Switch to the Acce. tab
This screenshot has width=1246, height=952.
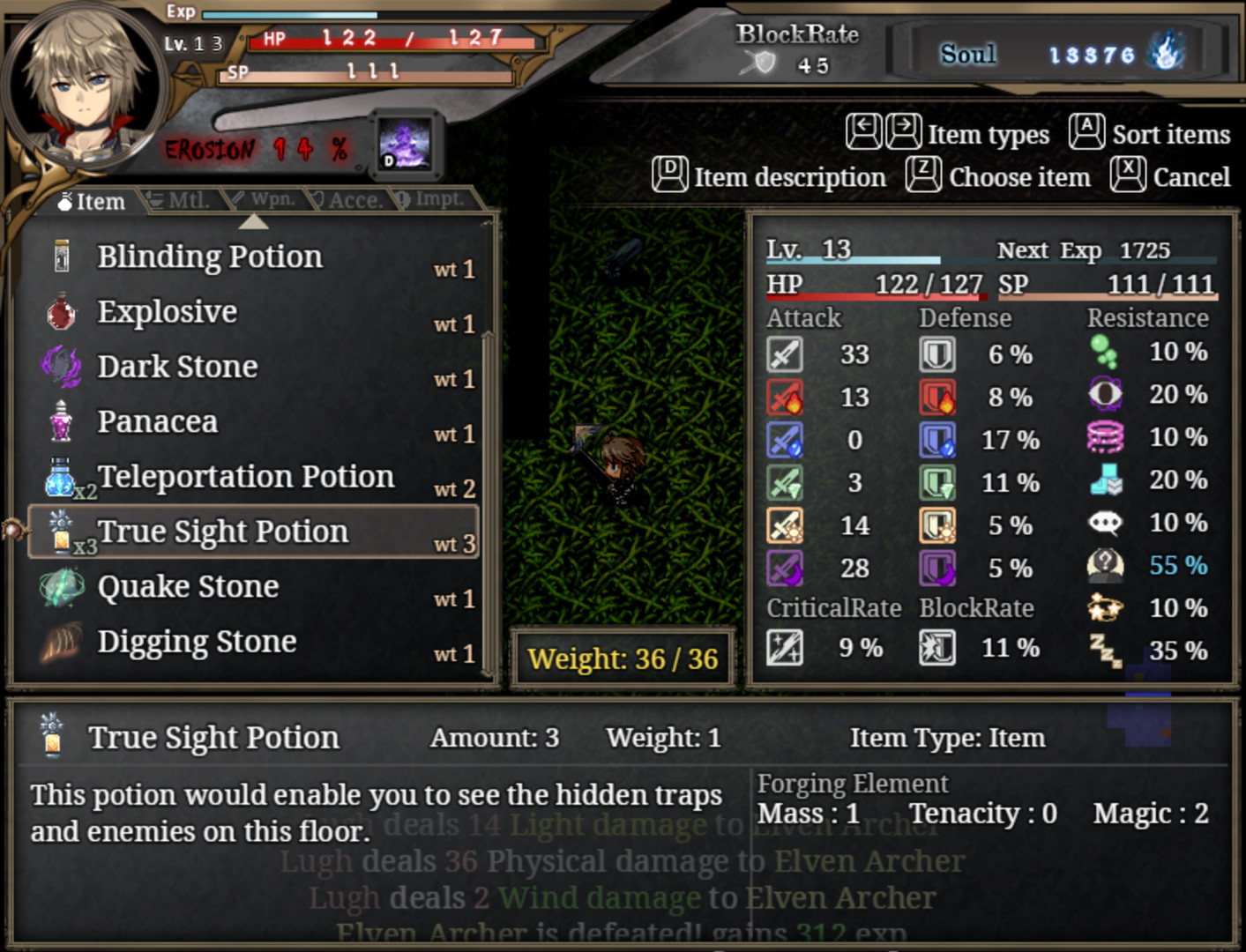click(x=347, y=200)
